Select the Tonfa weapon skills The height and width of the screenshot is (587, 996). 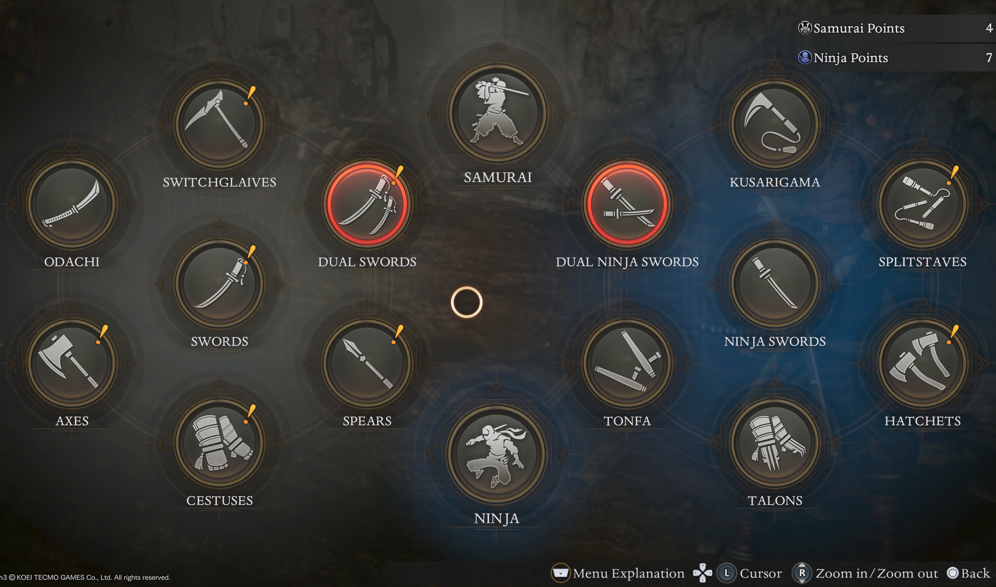627,363
